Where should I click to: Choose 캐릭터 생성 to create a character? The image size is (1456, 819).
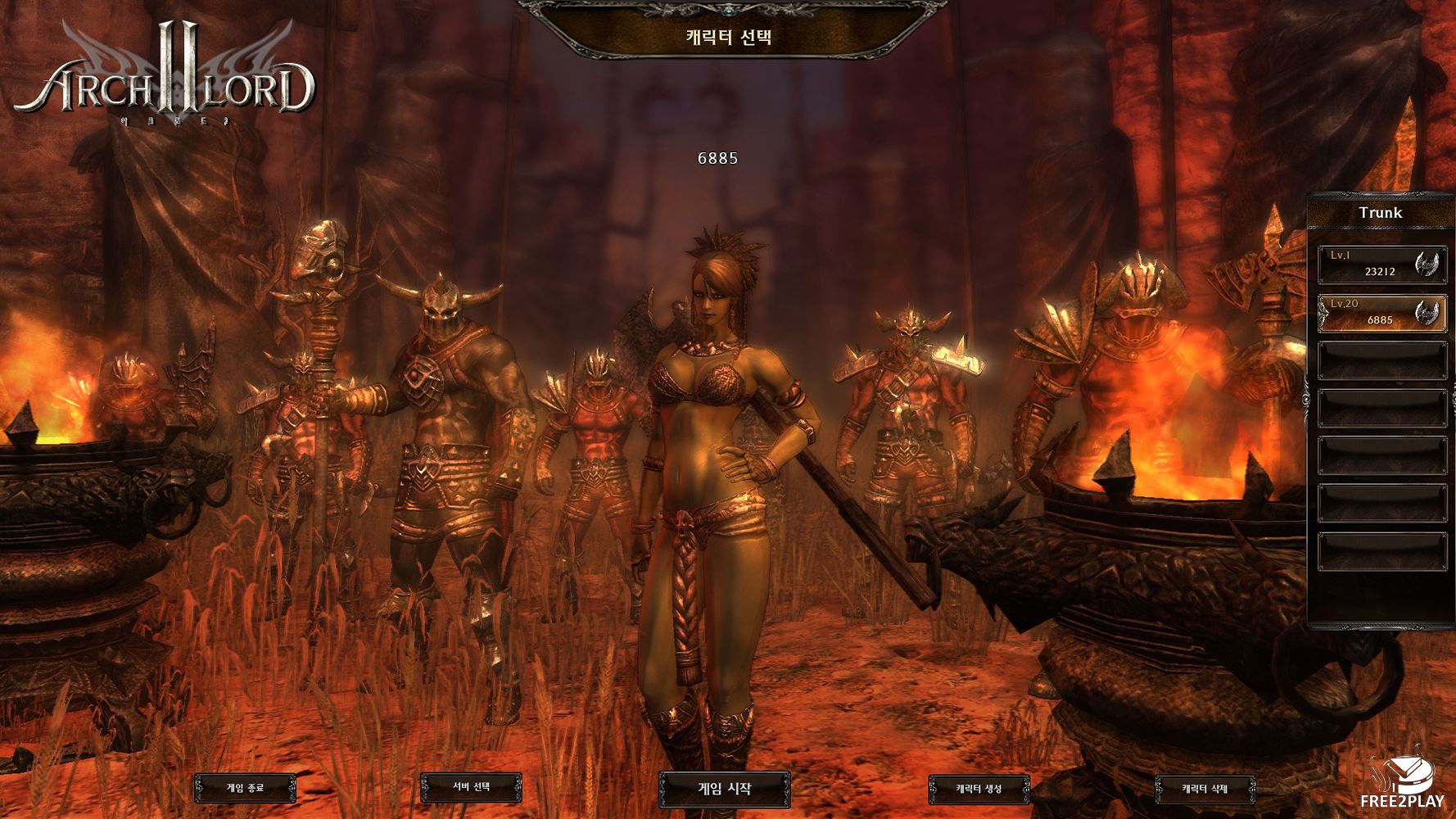(x=979, y=790)
